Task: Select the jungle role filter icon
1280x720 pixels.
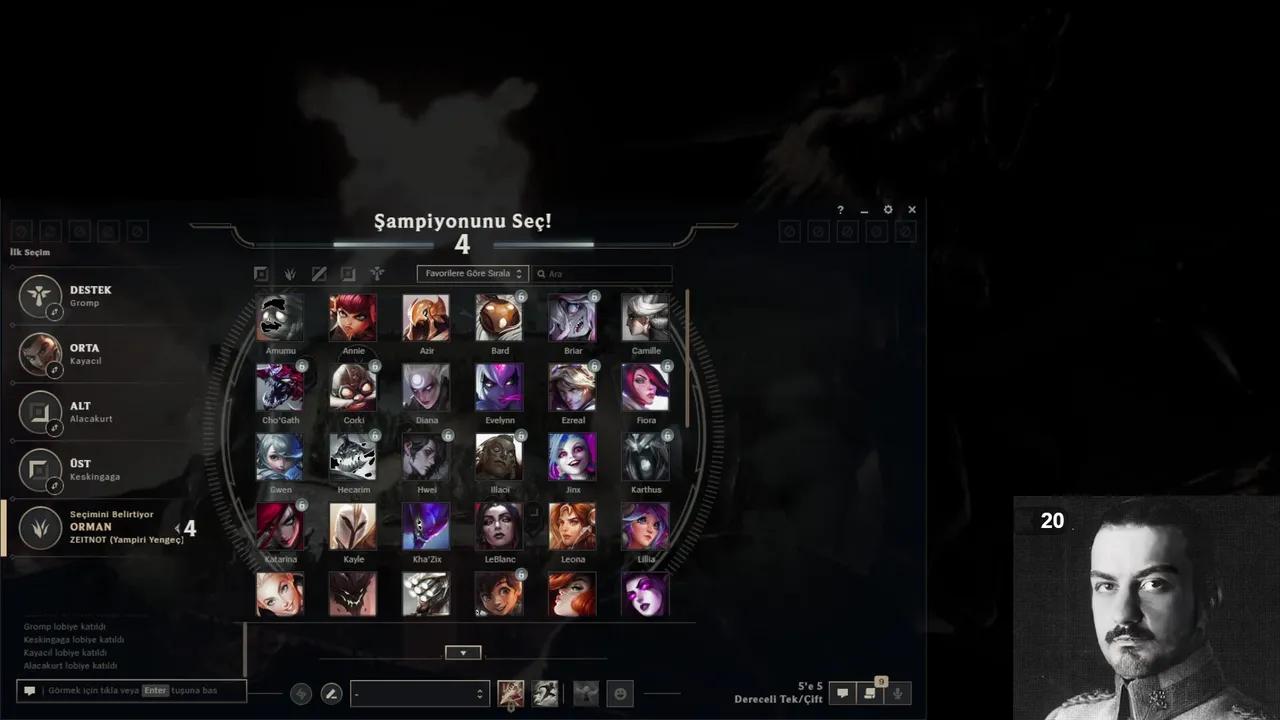Action: coord(290,273)
